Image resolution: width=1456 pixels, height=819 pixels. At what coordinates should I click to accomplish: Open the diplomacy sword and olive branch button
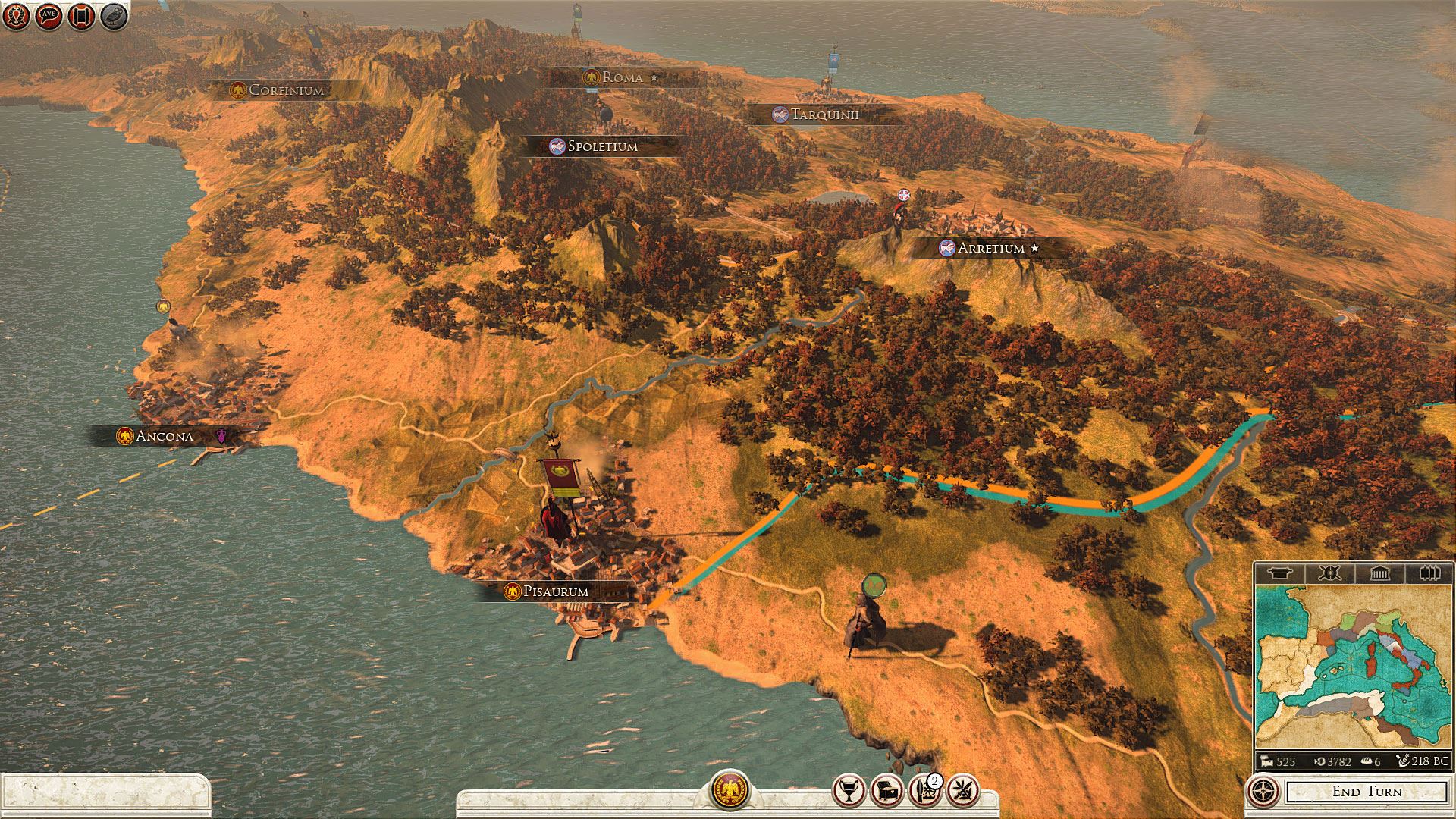coord(963,792)
